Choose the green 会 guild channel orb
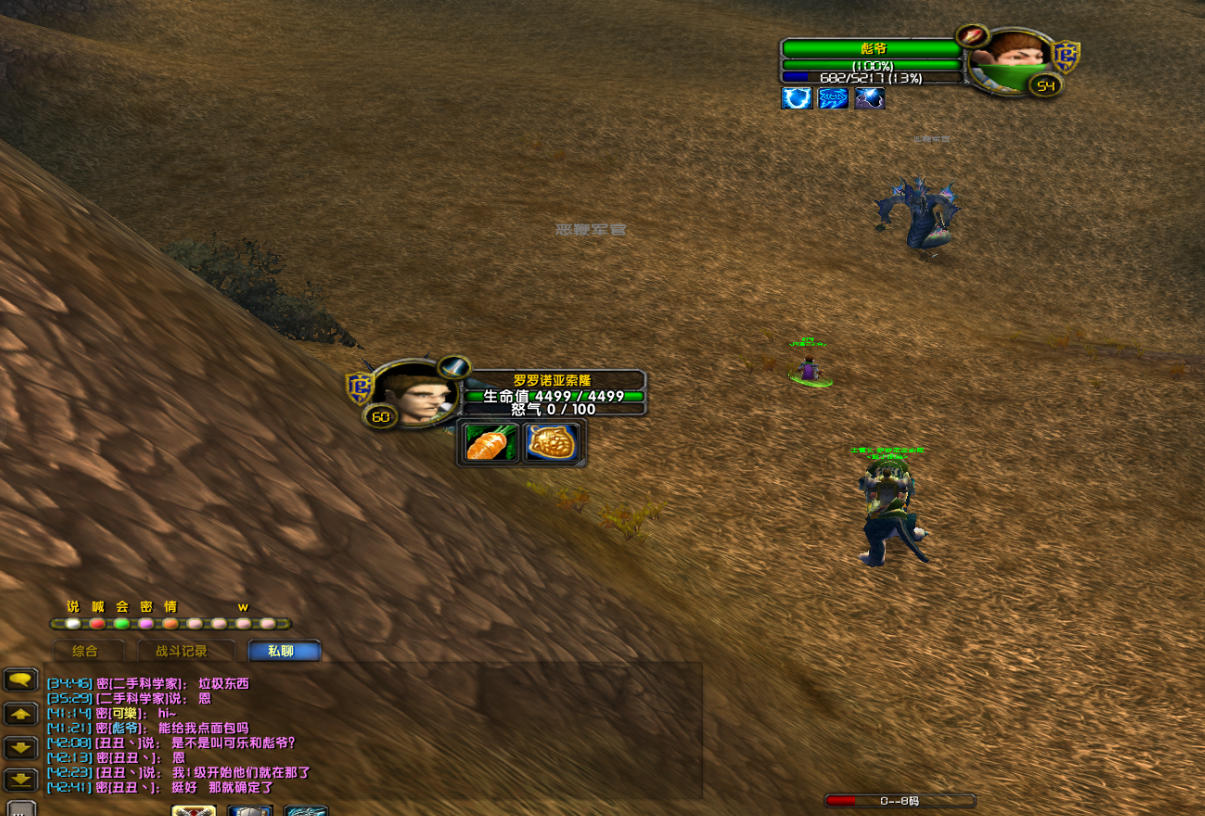Viewport: 1205px width, 816px height. [x=122, y=623]
